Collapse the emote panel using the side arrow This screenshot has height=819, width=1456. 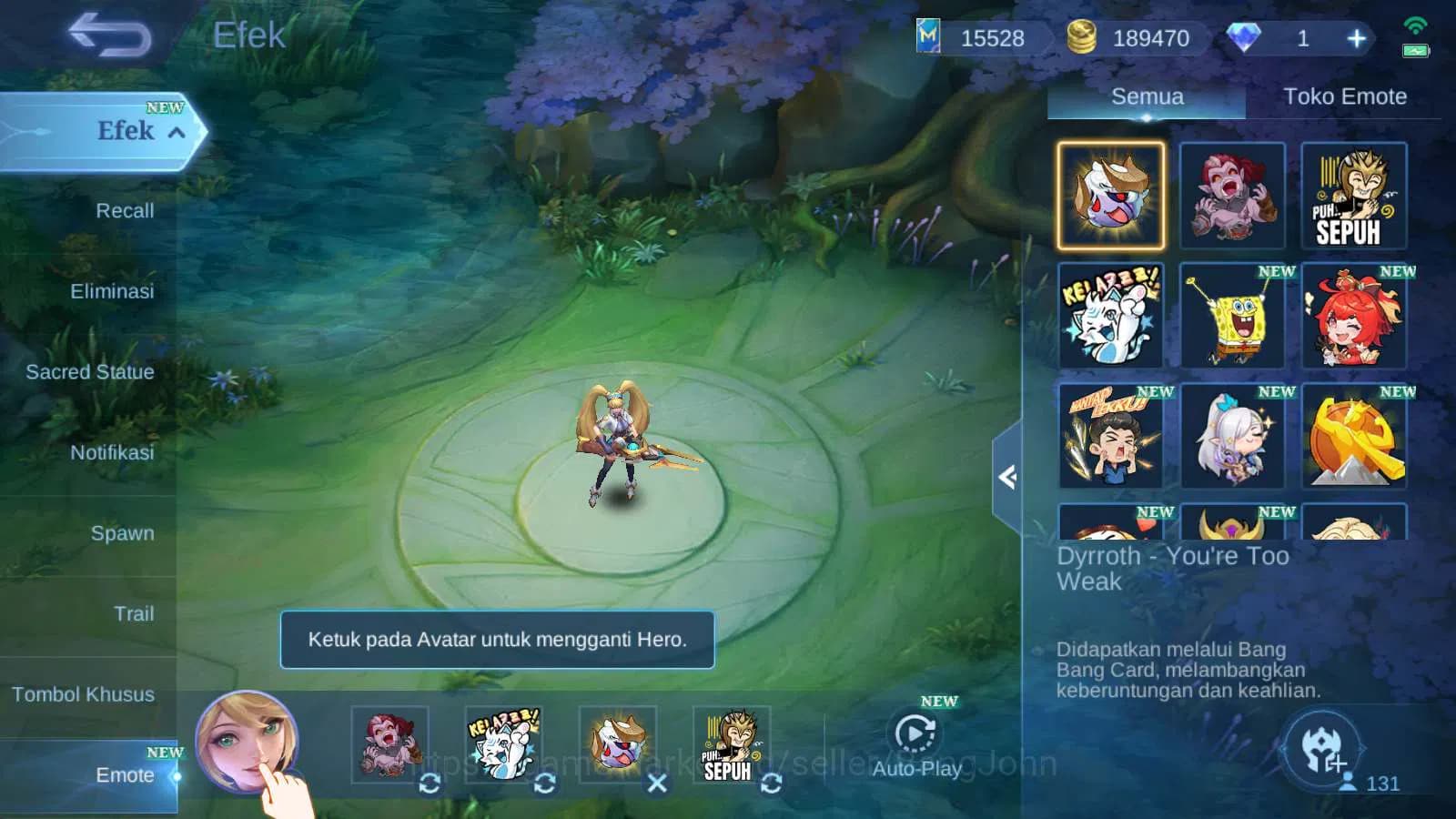tap(1006, 478)
